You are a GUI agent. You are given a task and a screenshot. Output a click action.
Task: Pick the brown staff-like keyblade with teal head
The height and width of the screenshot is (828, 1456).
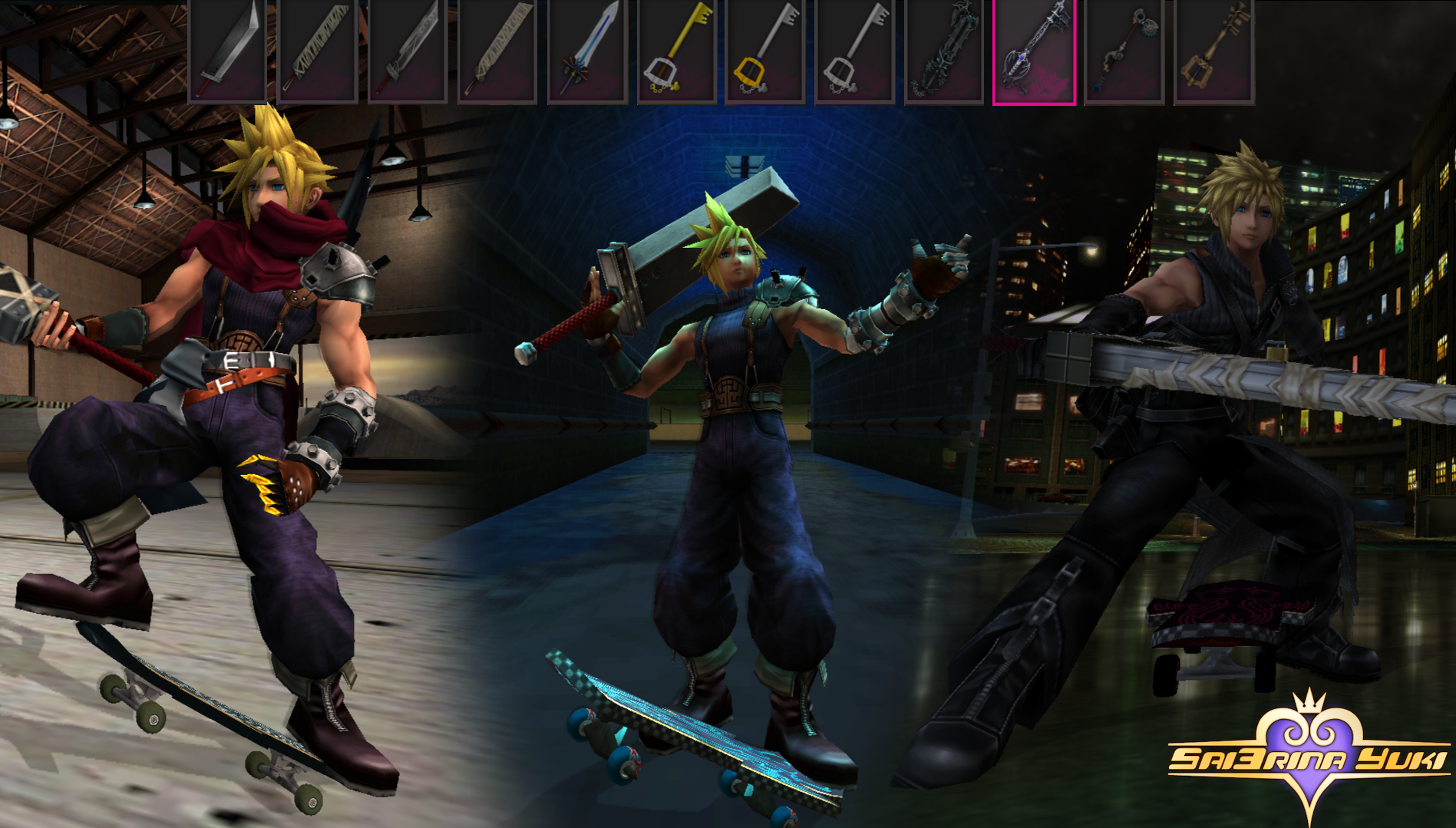click(1123, 51)
